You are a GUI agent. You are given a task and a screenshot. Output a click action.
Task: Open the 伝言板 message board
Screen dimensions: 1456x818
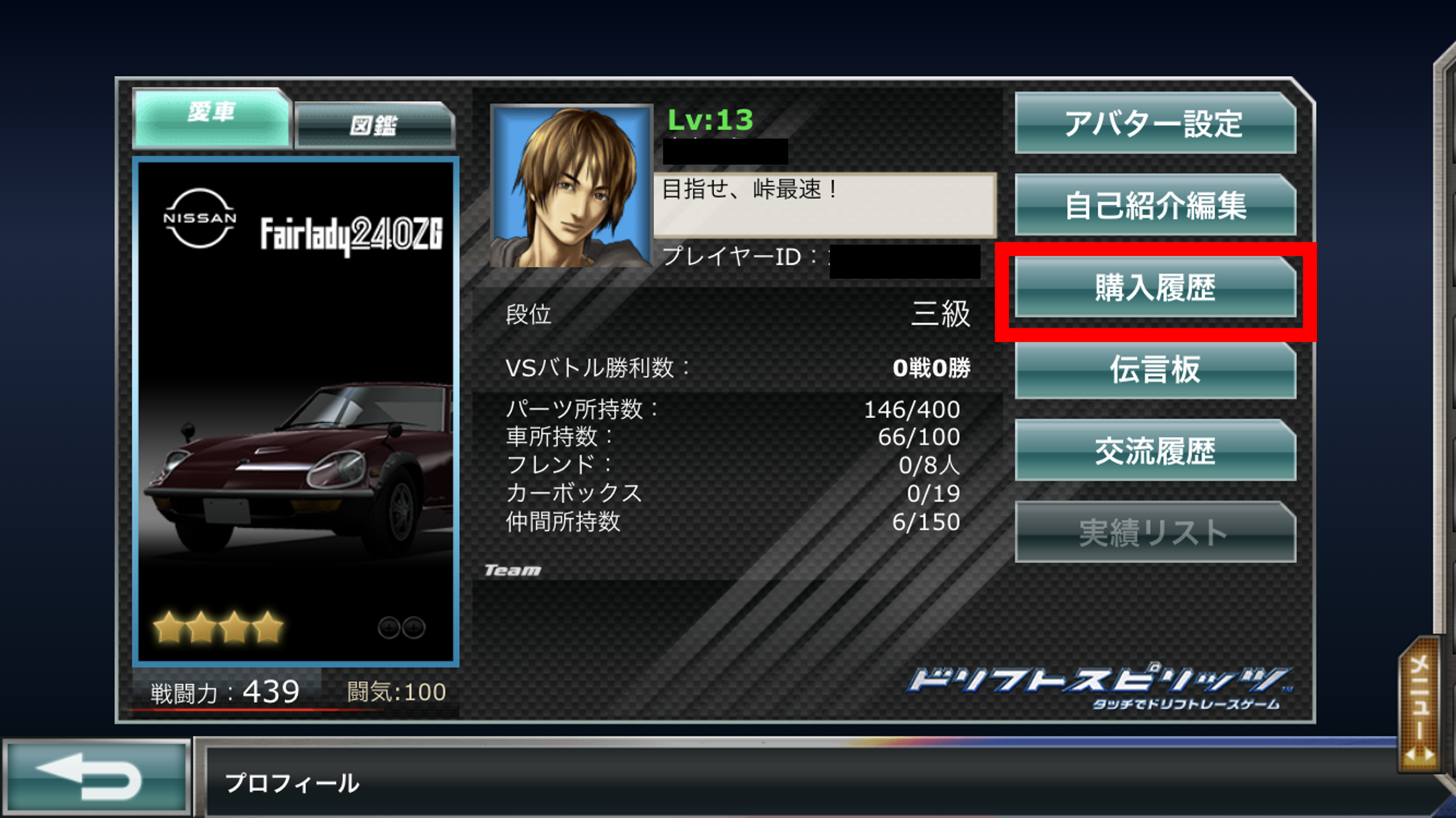[x=1155, y=369]
